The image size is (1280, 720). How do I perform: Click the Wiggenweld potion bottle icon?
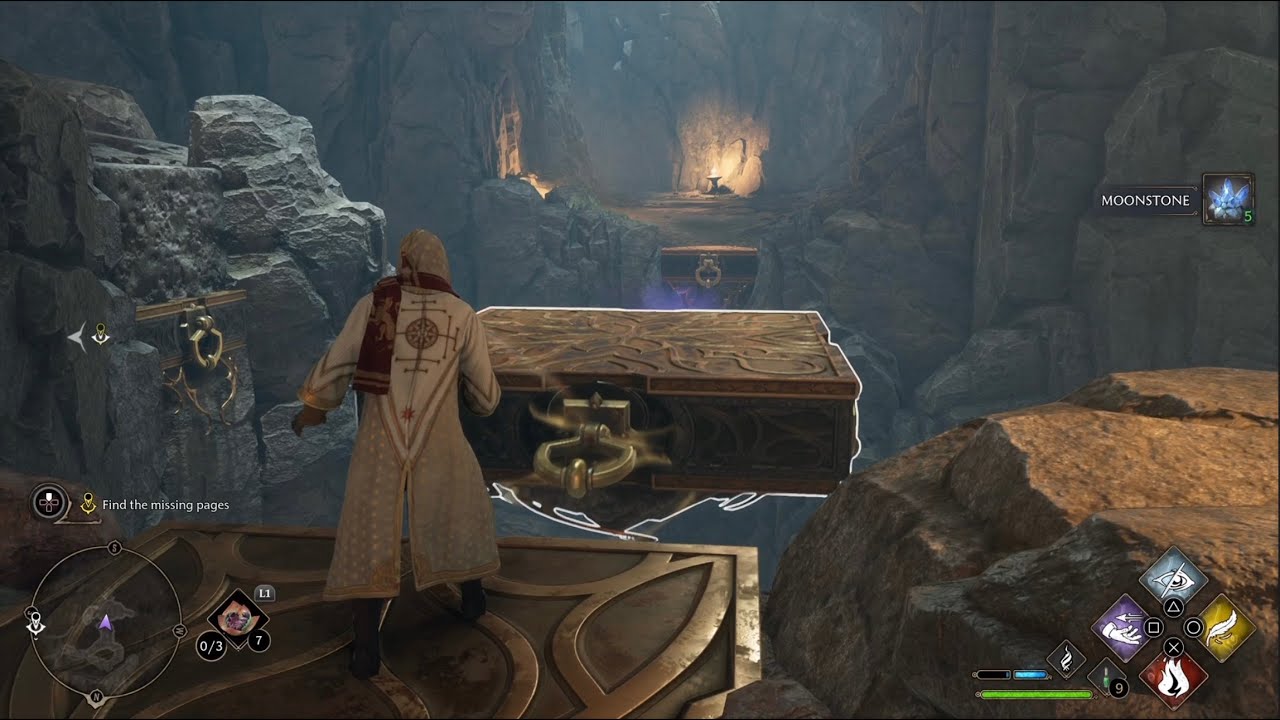pyautogui.click(x=1108, y=680)
